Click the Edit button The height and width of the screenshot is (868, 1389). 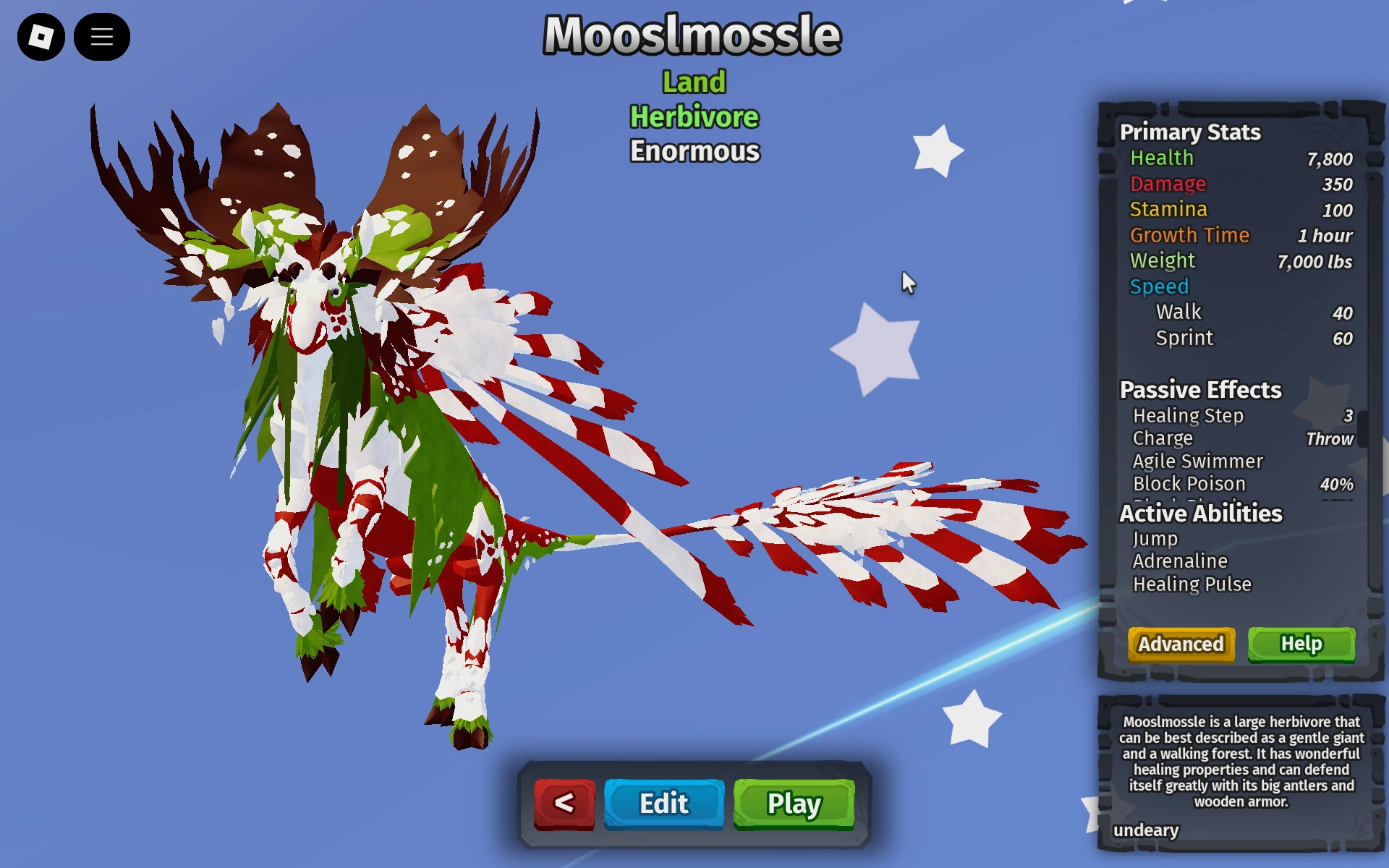pos(663,803)
